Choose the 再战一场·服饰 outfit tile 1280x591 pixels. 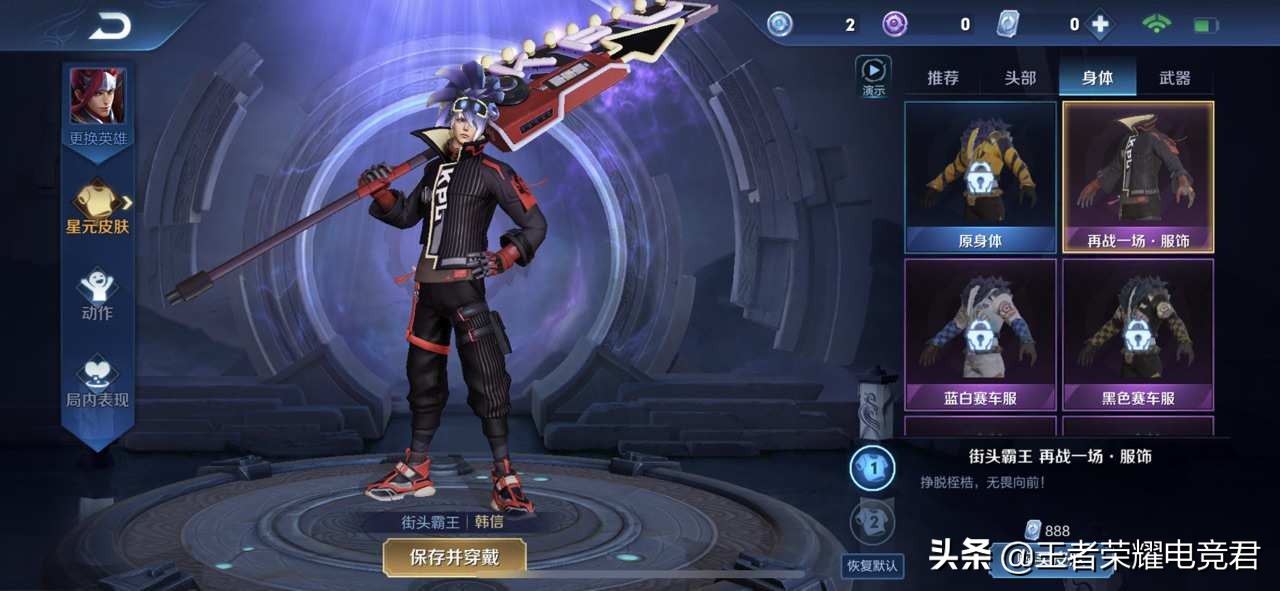click(x=1138, y=177)
